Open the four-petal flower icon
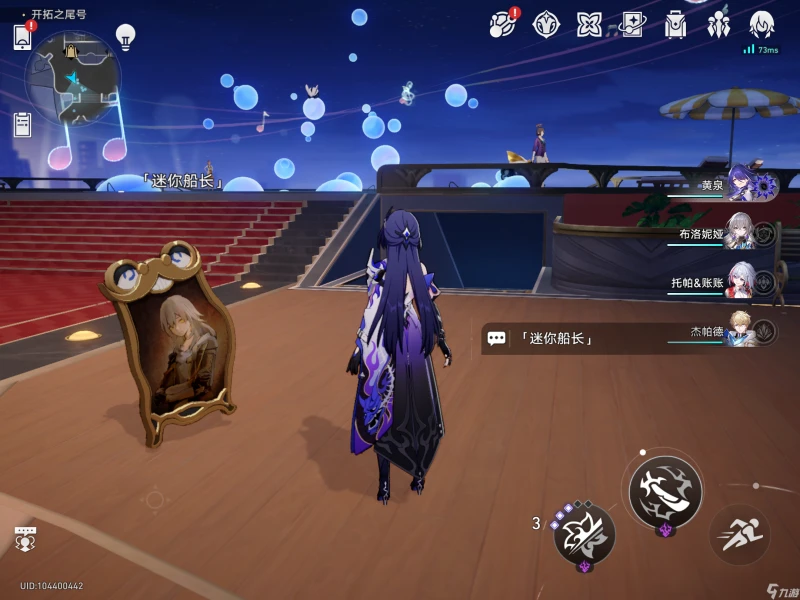This screenshot has width=800, height=600. pos(589,24)
